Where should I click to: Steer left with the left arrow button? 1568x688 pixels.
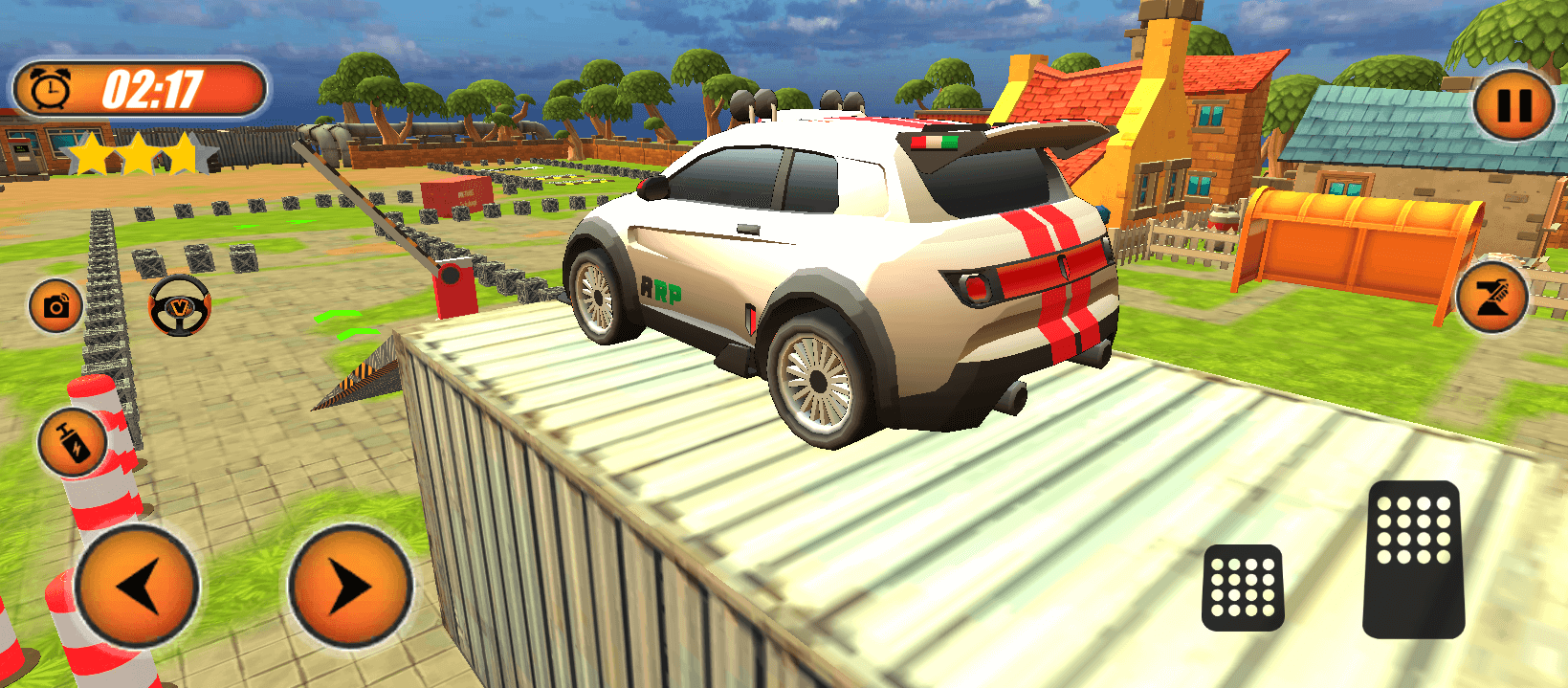(137, 585)
